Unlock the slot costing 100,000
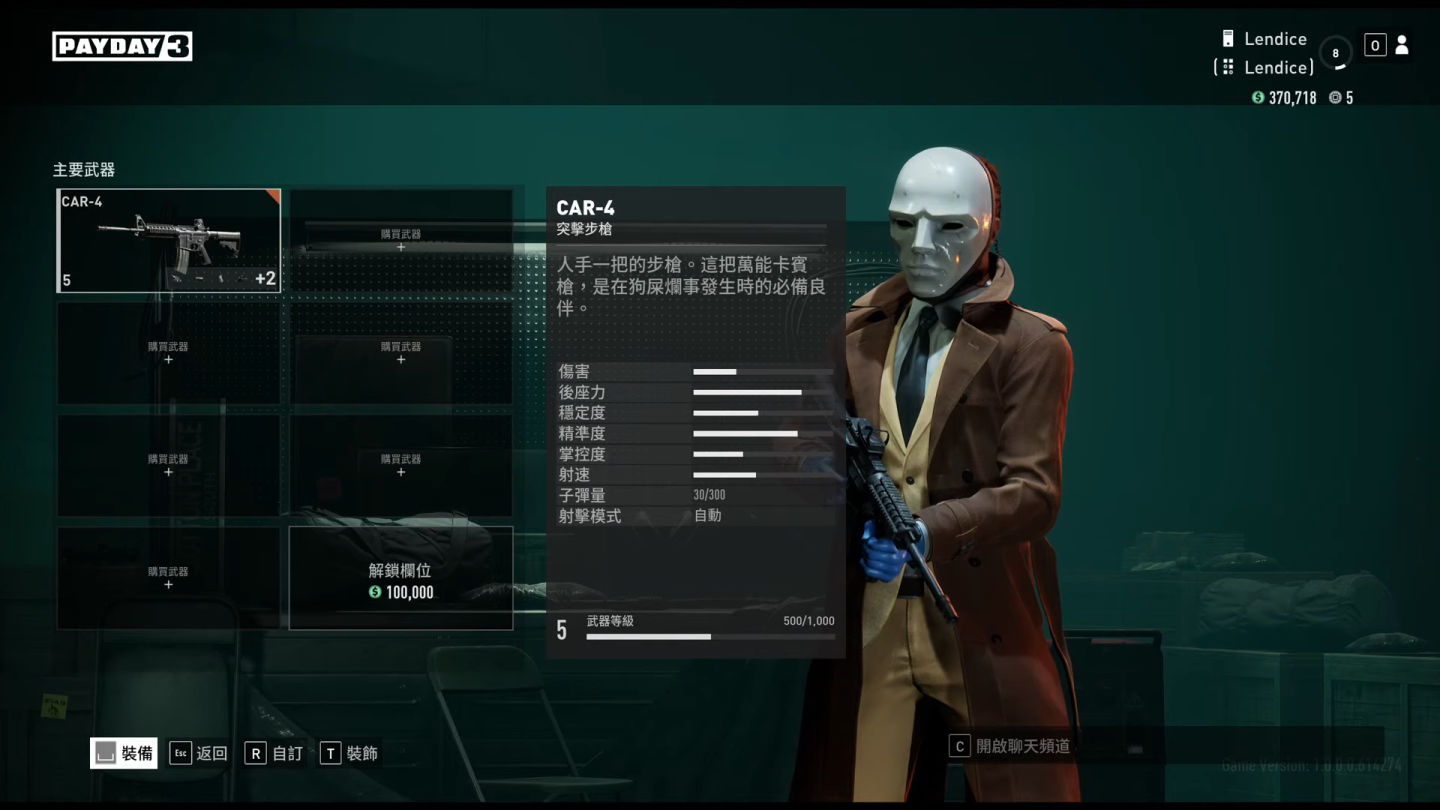Image resolution: width=1440 pixels, height=810 pixels. tap(401, 579)
